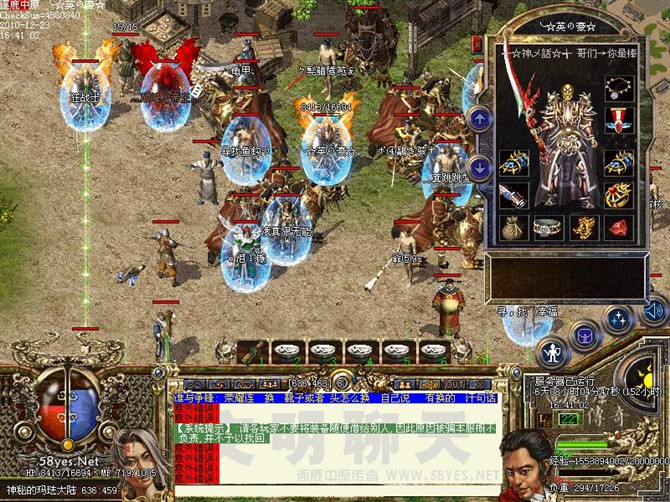Click the up arrow on equipment panel
Viewport: 670px width, 502px height.
tap(480, 119)
